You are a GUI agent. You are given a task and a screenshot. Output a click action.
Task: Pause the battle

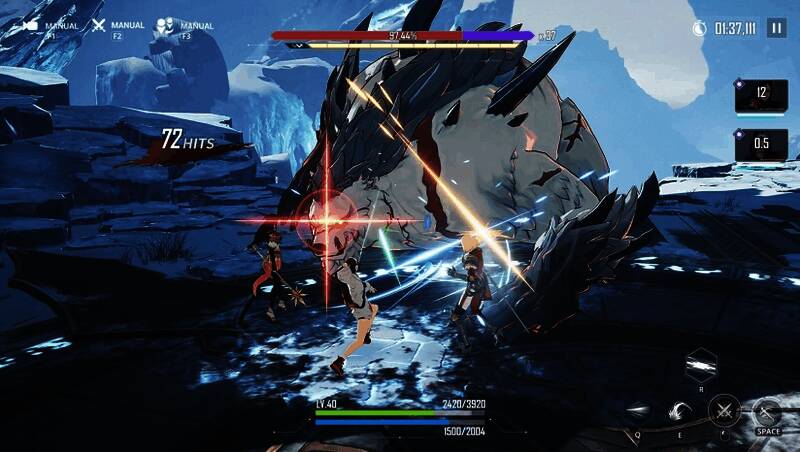coord(776,29)
